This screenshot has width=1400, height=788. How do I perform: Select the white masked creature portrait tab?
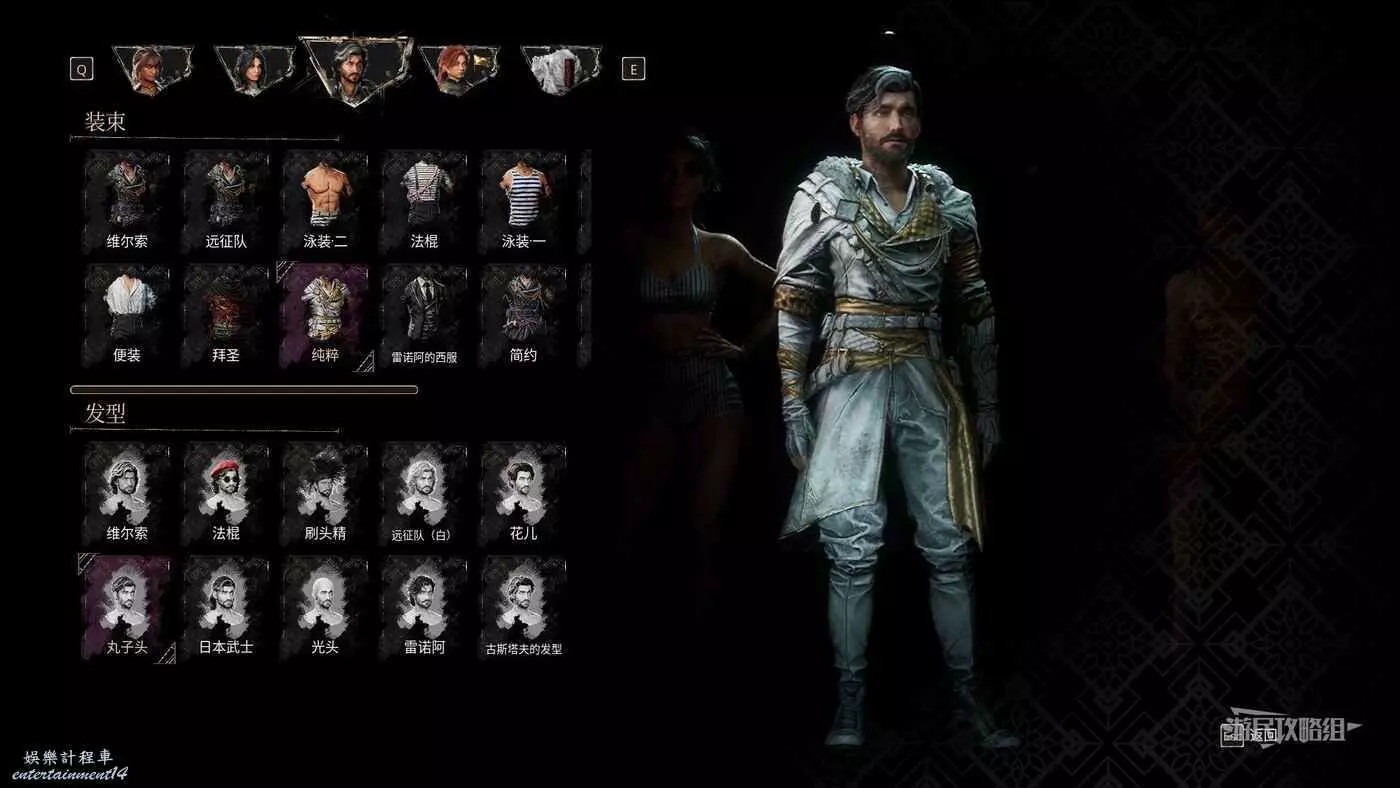point(561,69)
